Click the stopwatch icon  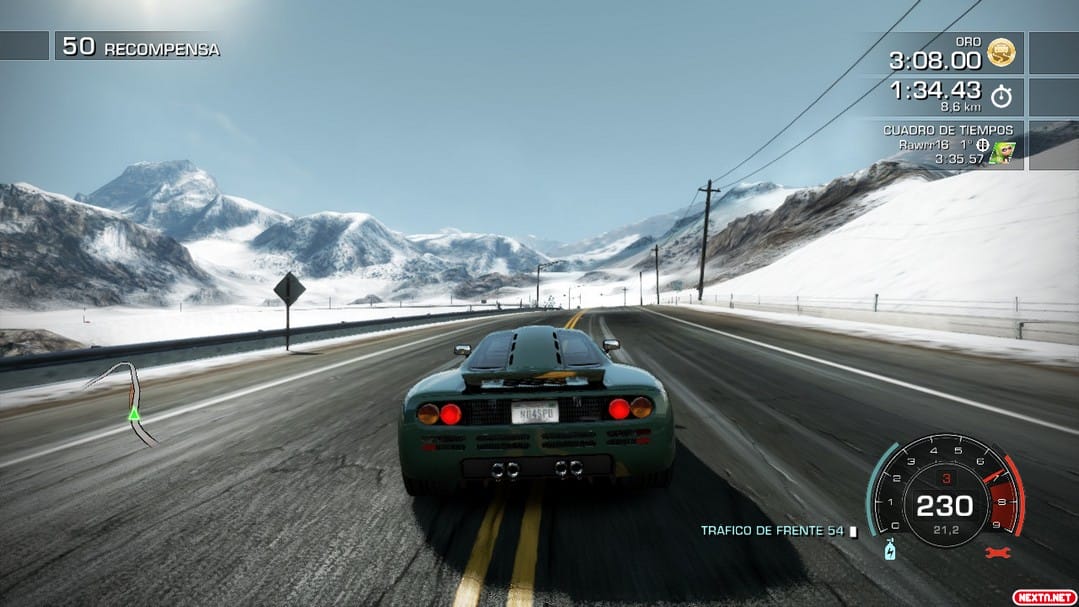tap(1001, 97)
